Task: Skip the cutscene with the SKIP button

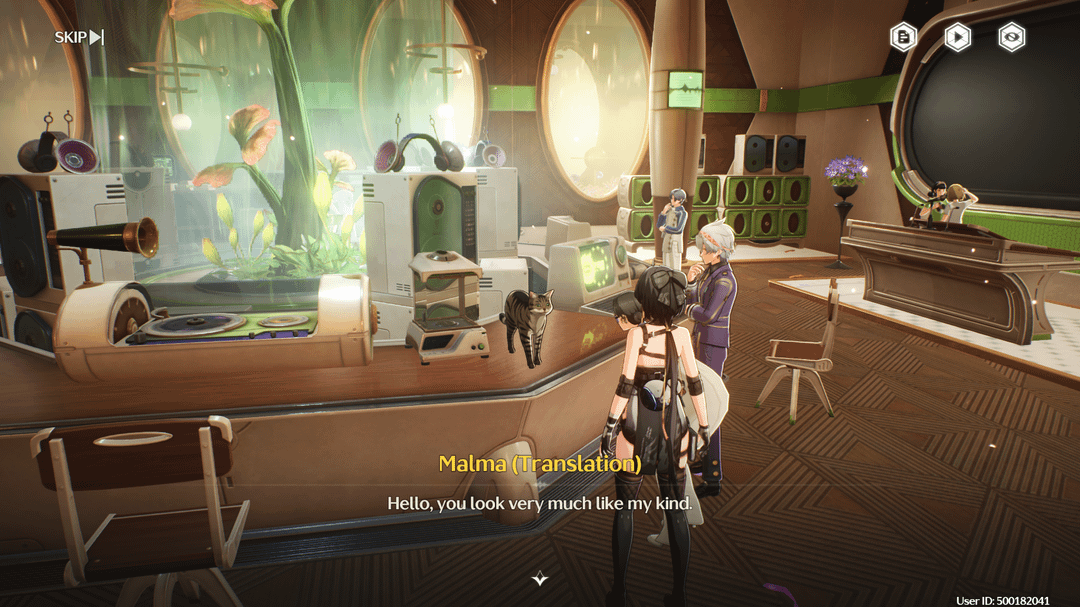Action: [79, 38]
